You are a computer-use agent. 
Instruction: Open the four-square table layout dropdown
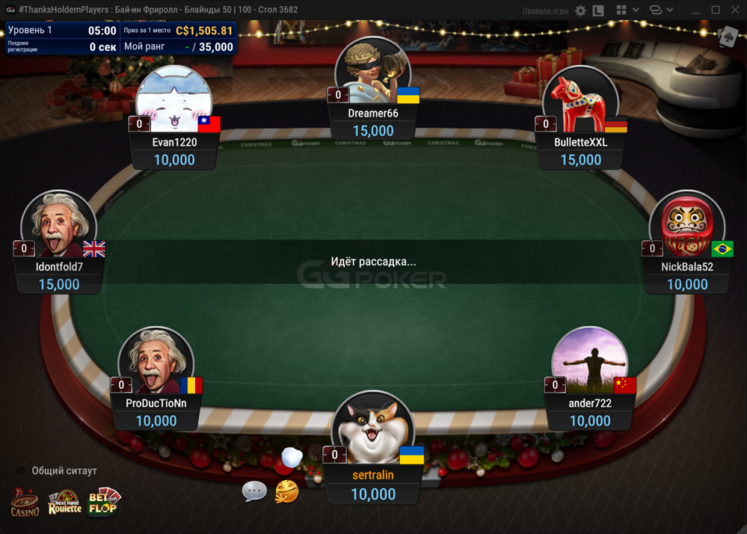tap(626, 10)
